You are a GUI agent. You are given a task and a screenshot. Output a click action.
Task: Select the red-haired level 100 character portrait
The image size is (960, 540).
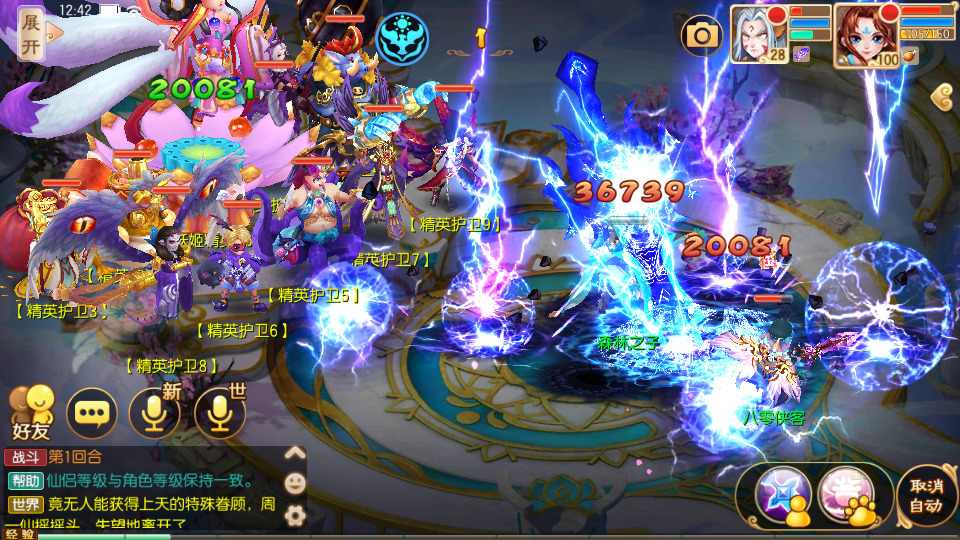[864, 33]
